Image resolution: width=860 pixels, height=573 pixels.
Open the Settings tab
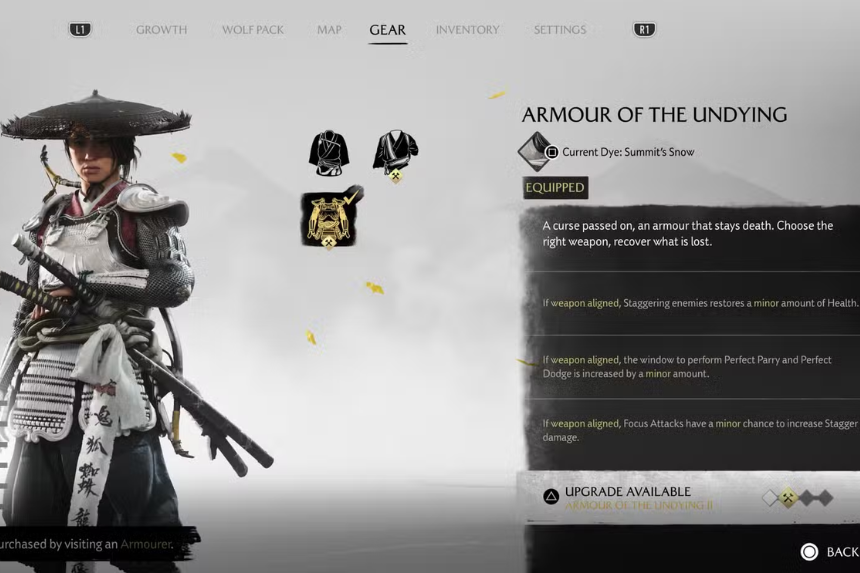[559, 30]
